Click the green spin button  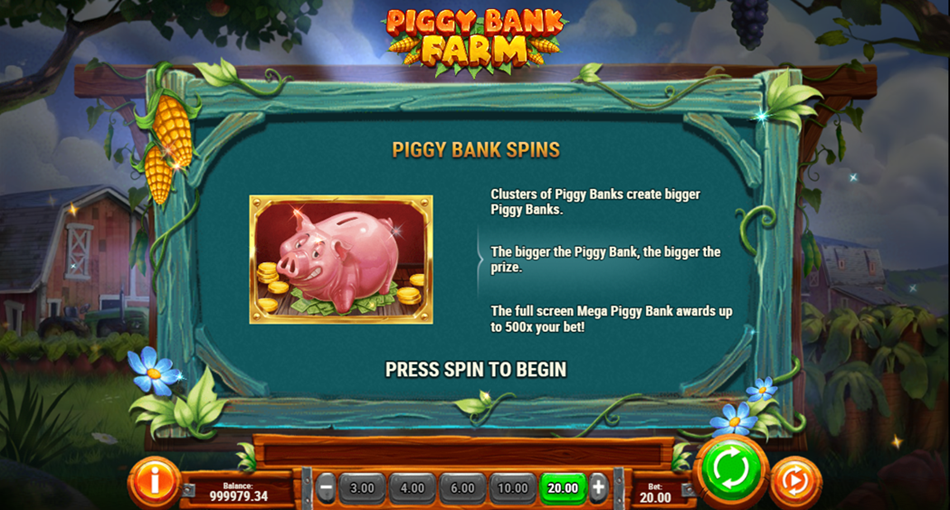tap(731, 470)
